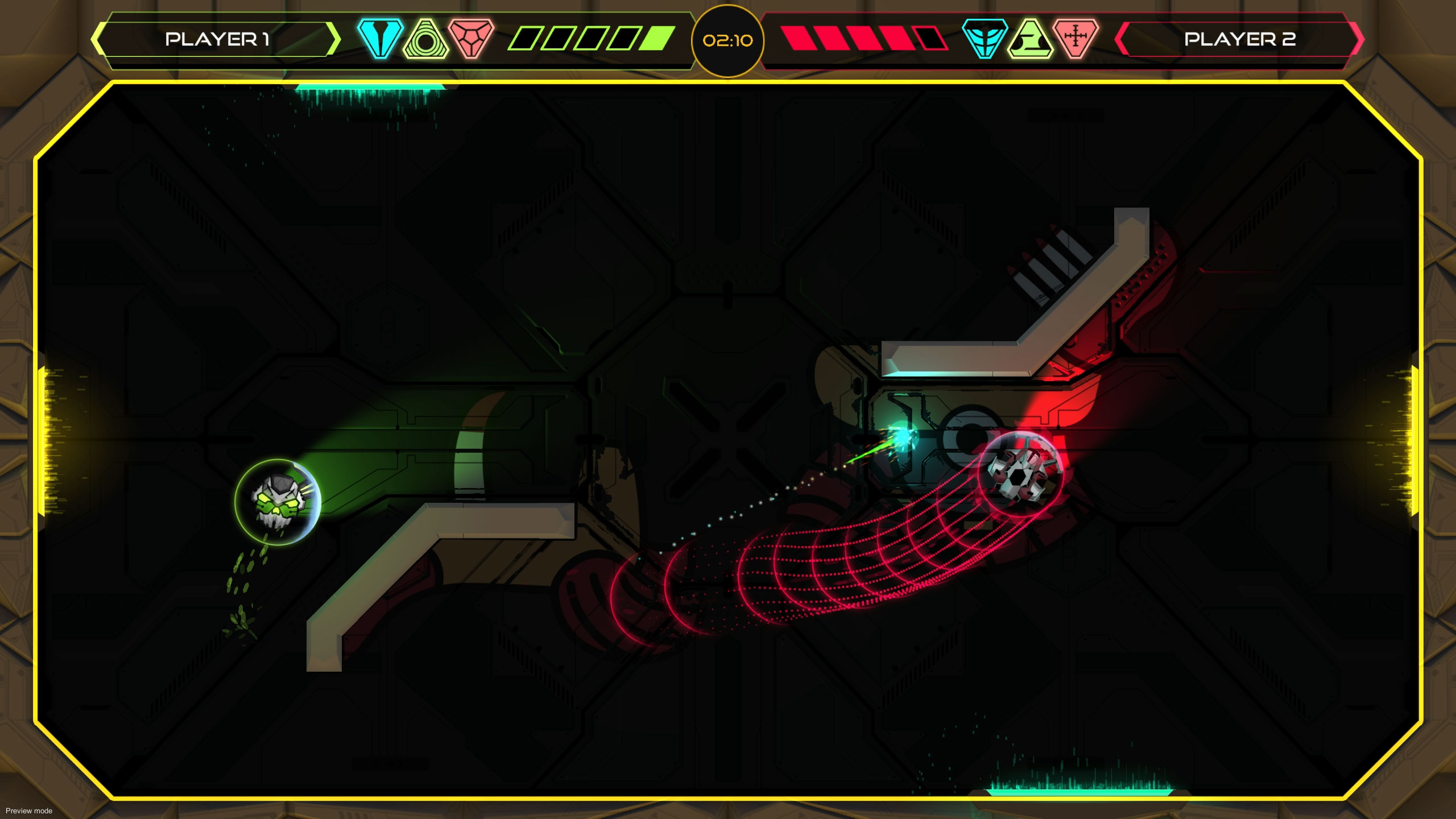Image resolution: width=1456 pixels, height=819 pixels.
Task: Open the match timer showing 02:10
Action: [728, 41]
